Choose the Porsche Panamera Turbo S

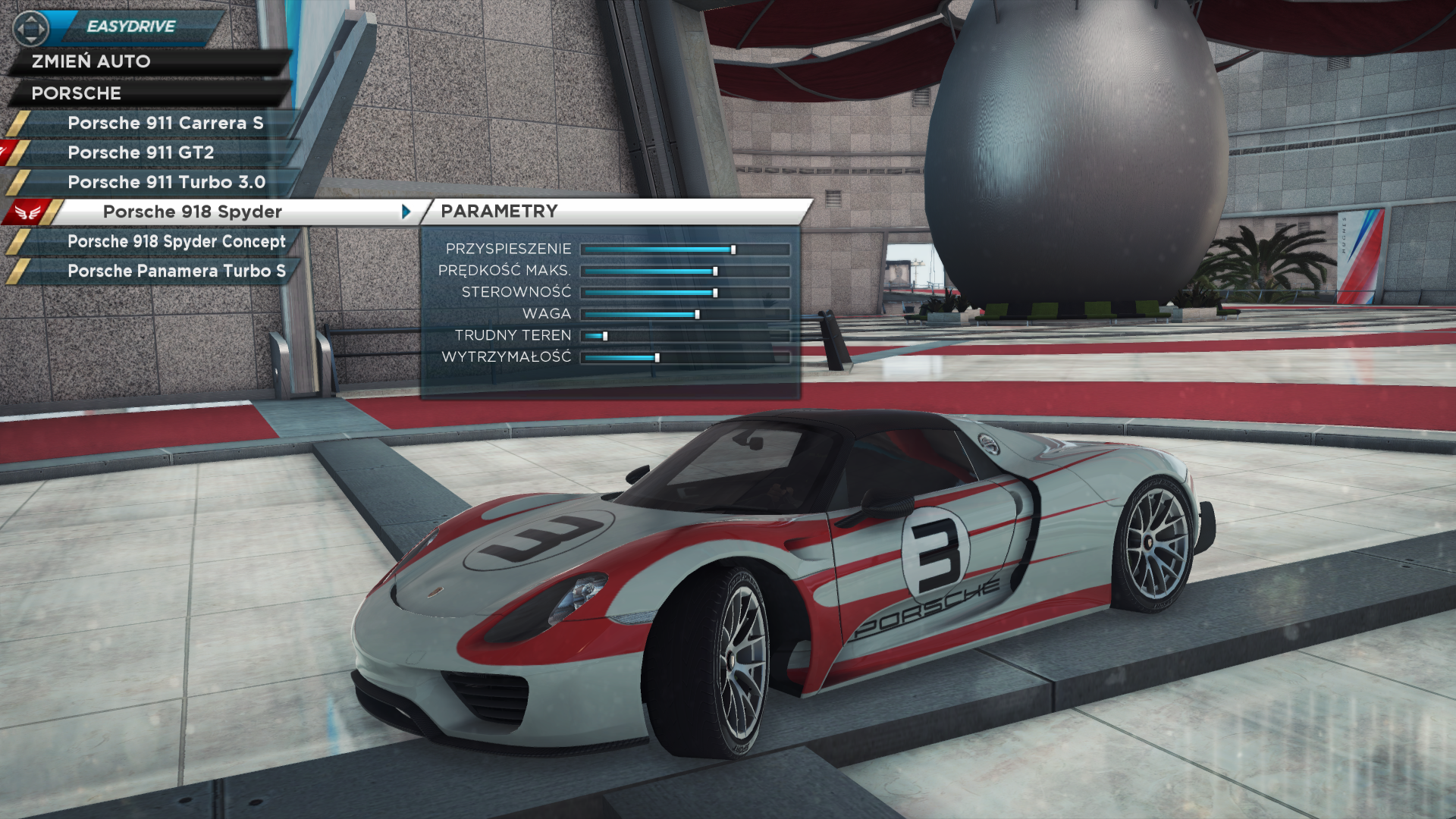click(x=176, y=271)
